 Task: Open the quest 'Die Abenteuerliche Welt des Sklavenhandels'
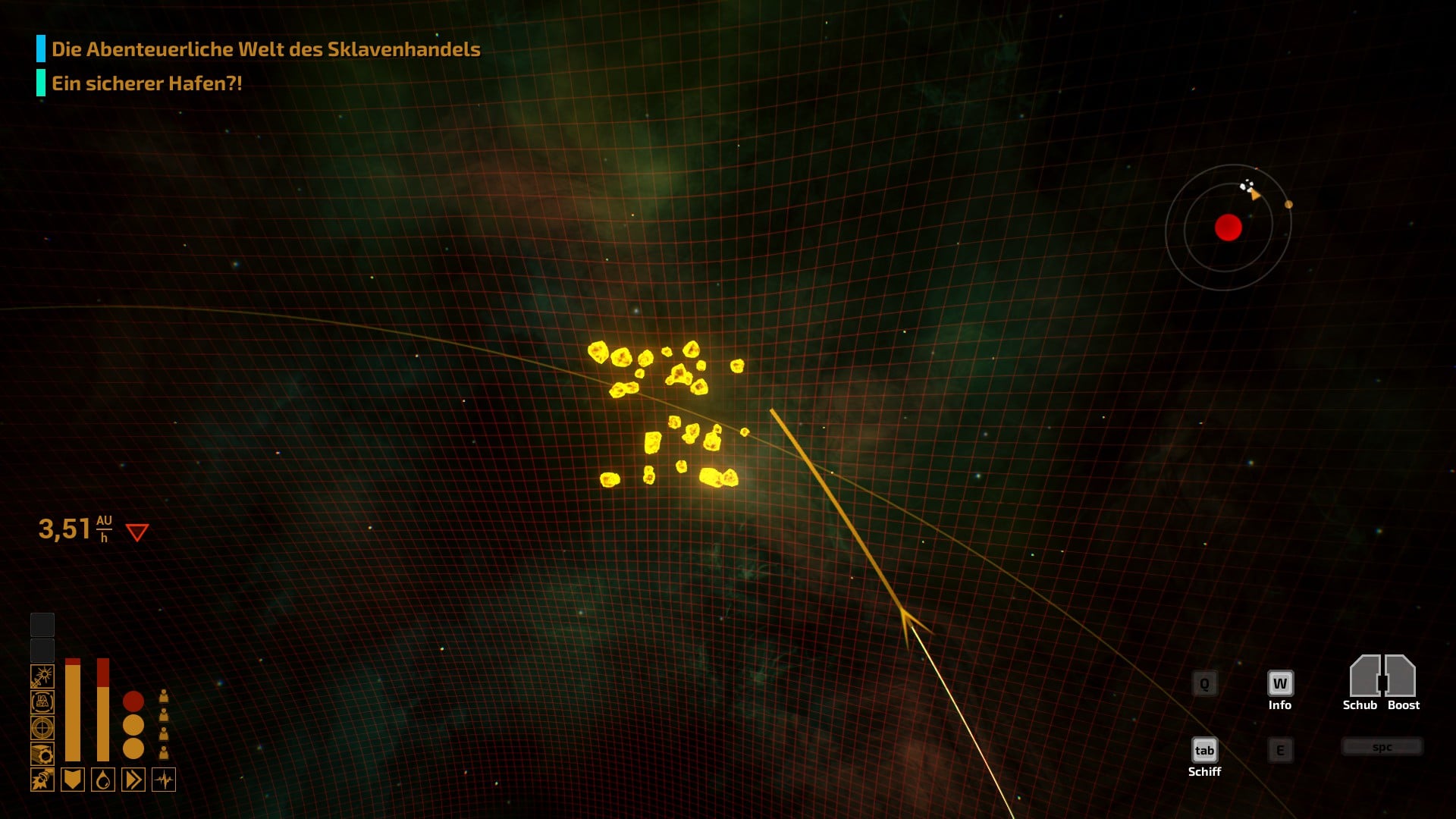(x=265, y=49)
